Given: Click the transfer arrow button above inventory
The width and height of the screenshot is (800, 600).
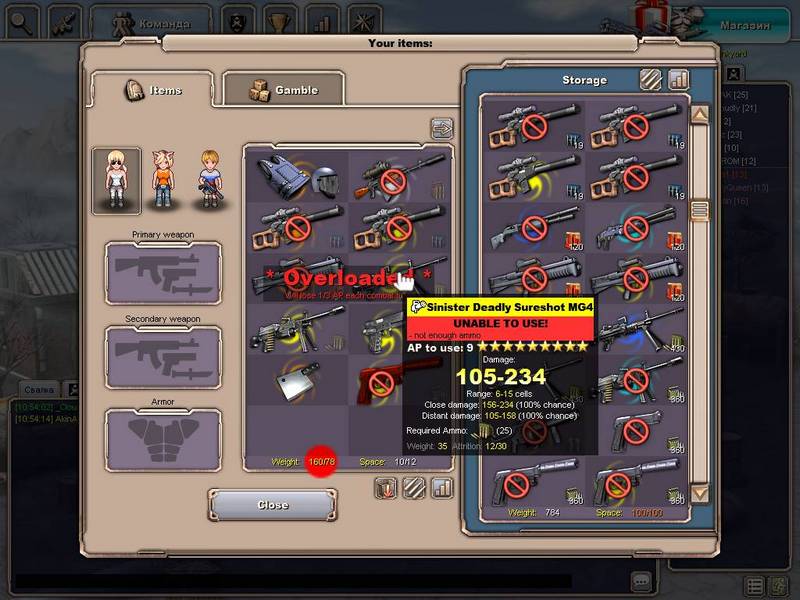Looking at the screenshot, I should [441, 128].
